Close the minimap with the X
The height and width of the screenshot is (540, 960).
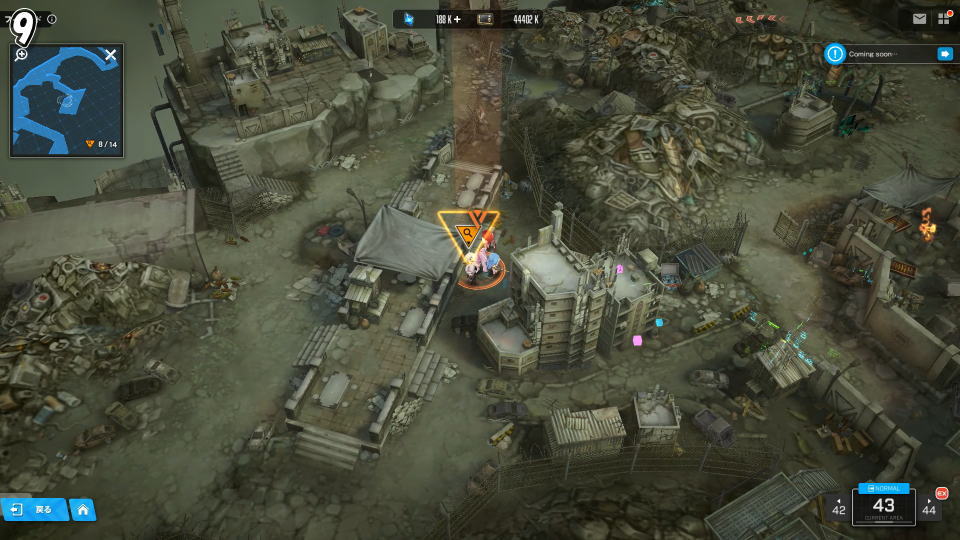111,55
